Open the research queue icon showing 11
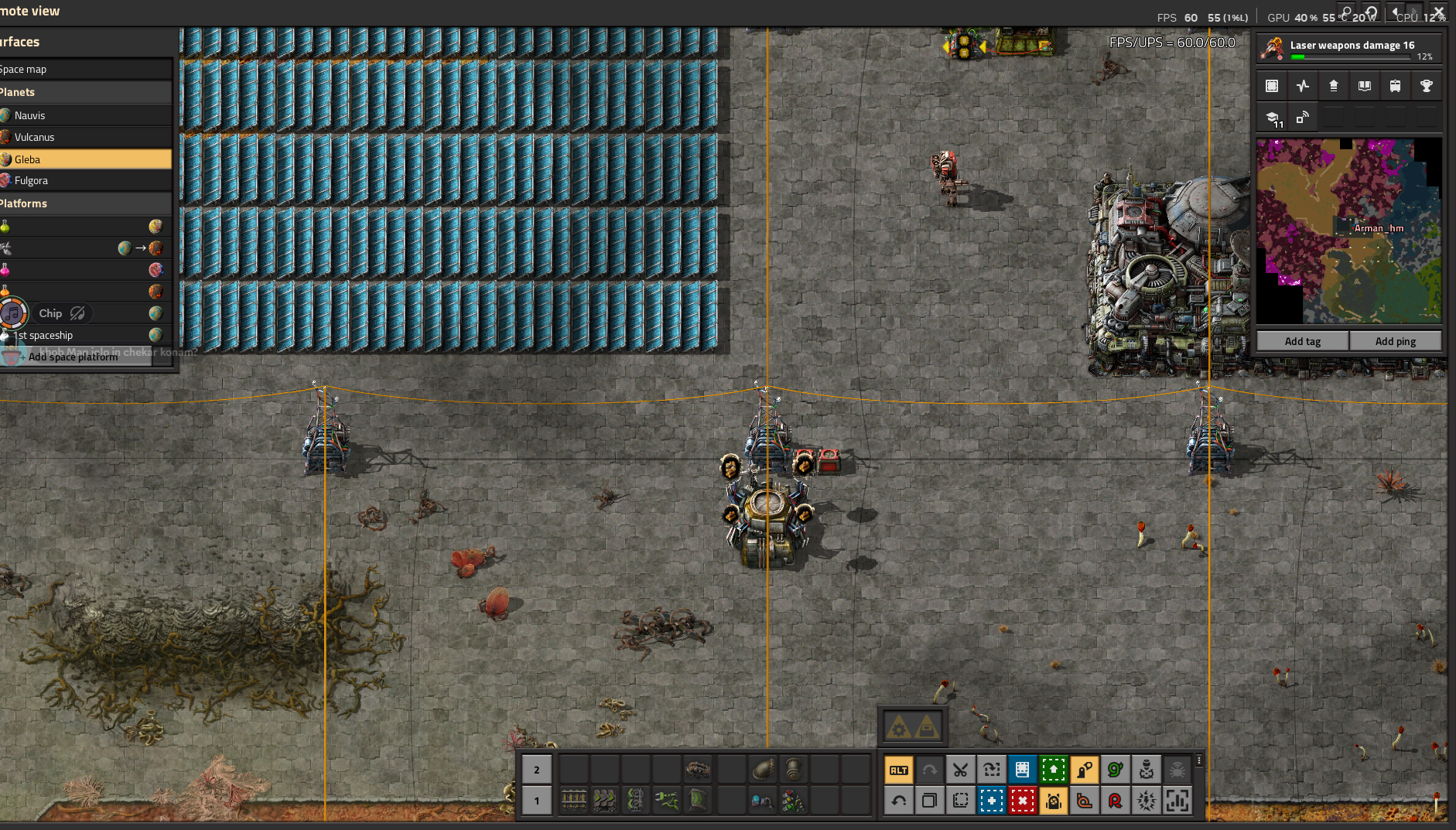1456x830 pixels. pos(1272,117)
